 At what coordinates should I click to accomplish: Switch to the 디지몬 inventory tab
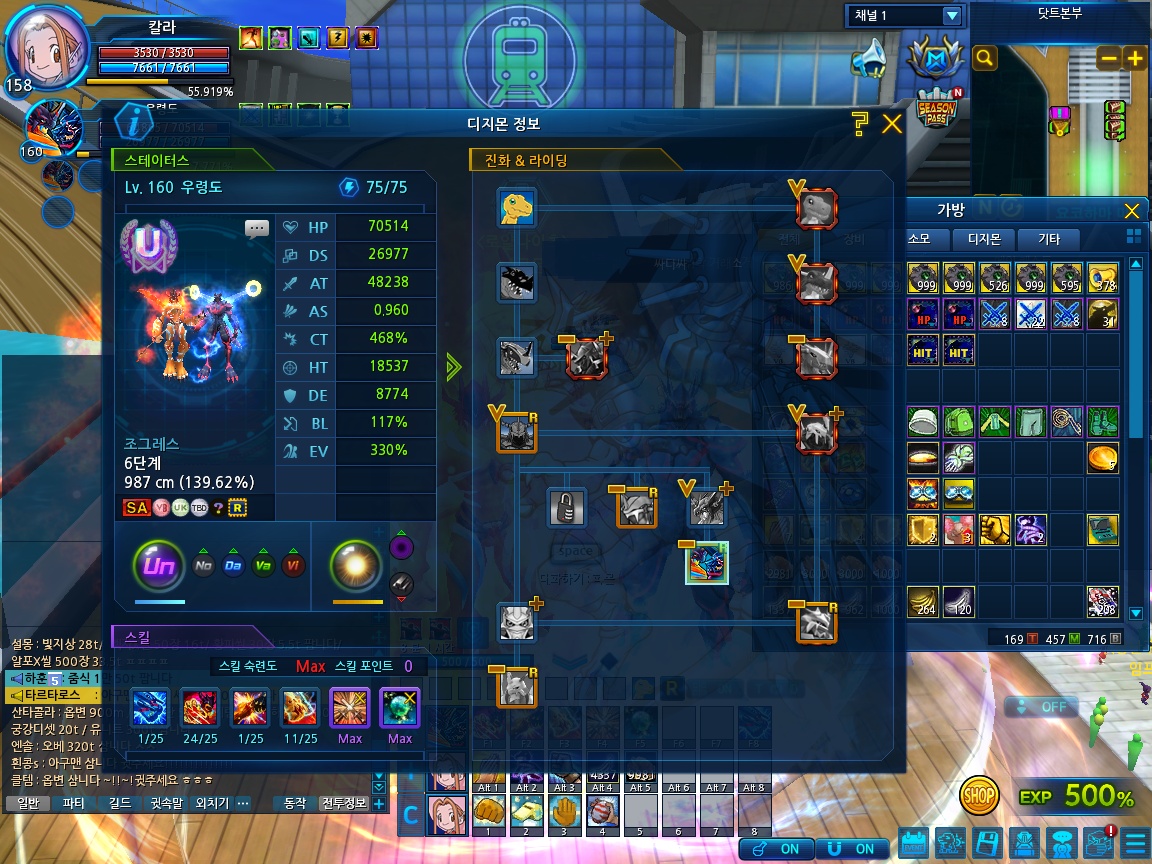pyautogui.click(x=983, y=239)
